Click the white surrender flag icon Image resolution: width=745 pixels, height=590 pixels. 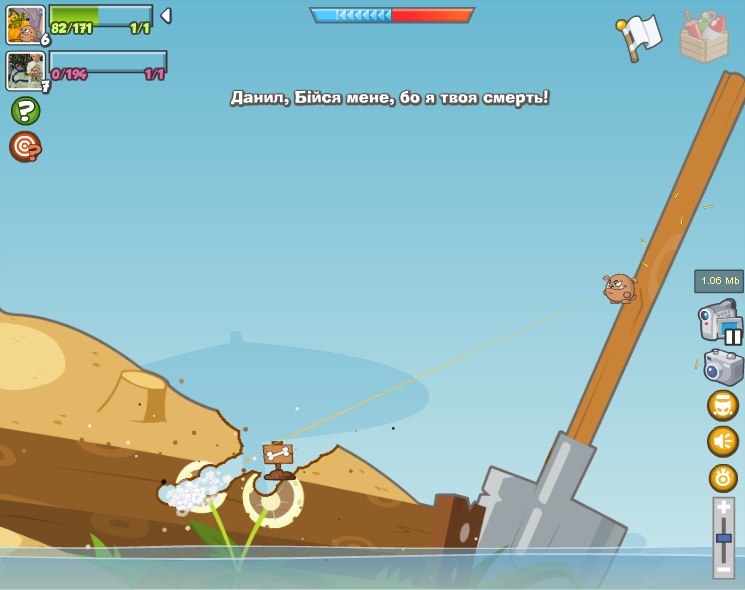639,37
